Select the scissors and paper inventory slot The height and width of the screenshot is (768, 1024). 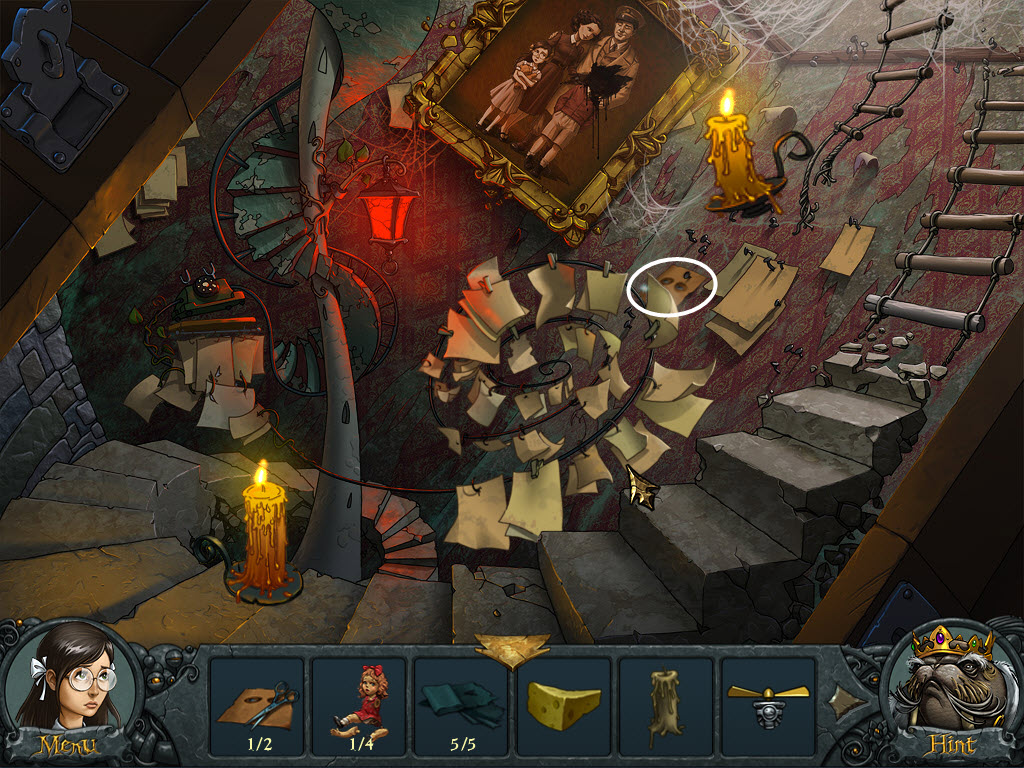[257, 700]
